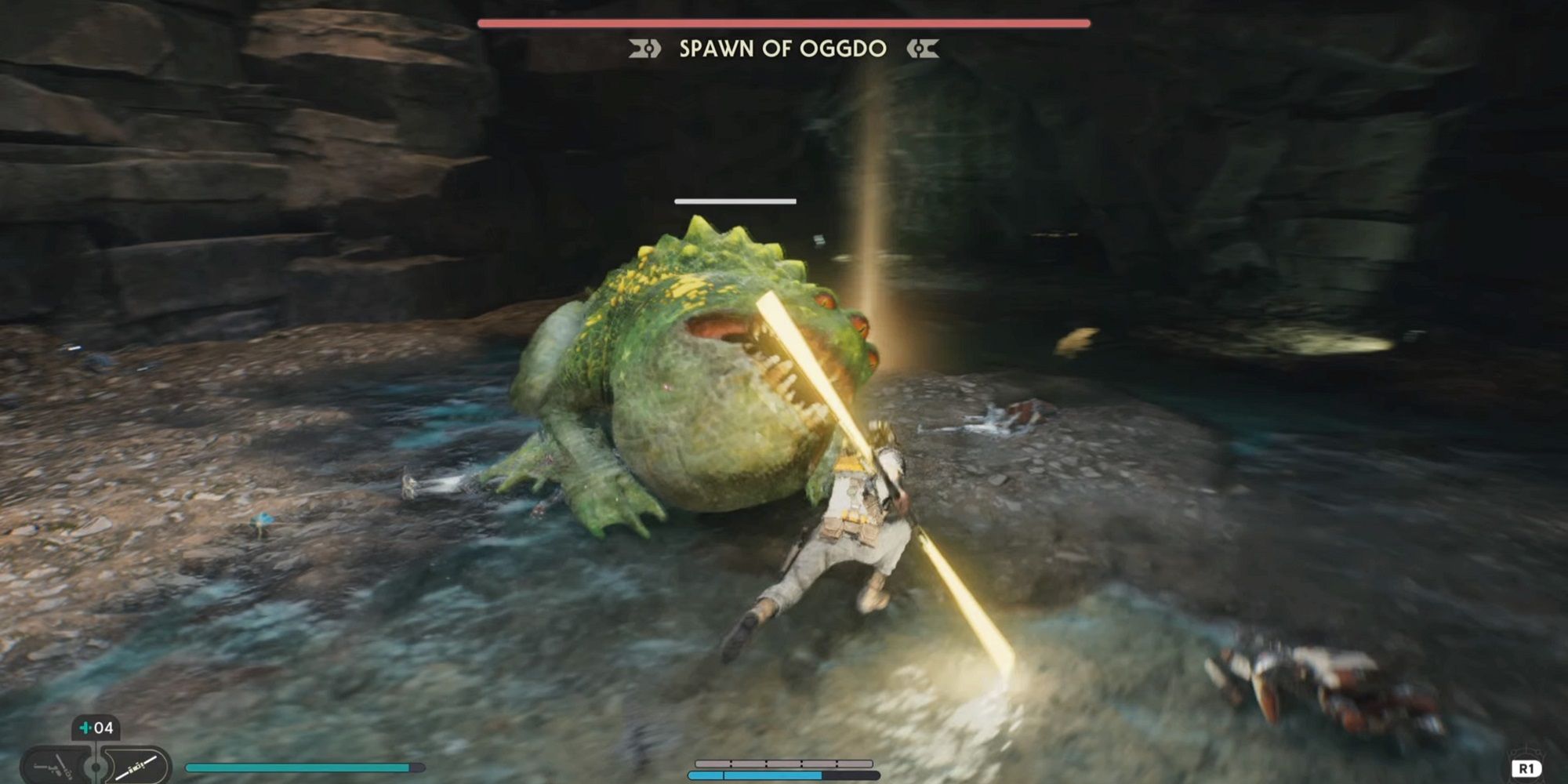Click the stim count label 04
The image size is (1568, 784).
pos(103,727)
